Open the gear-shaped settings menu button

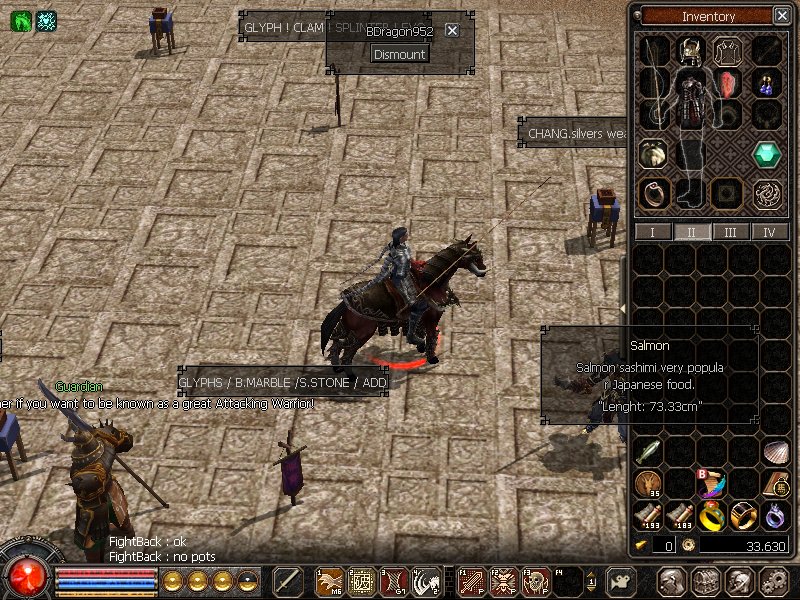pos(772,581)
